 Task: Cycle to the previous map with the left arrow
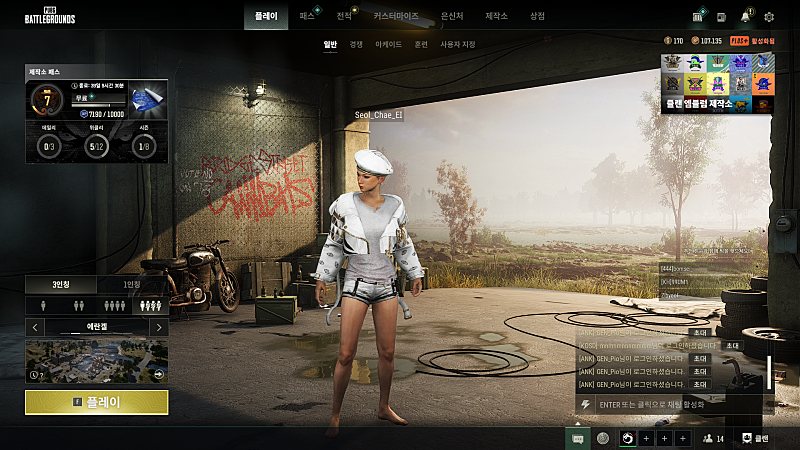click(x=35, y=327)
